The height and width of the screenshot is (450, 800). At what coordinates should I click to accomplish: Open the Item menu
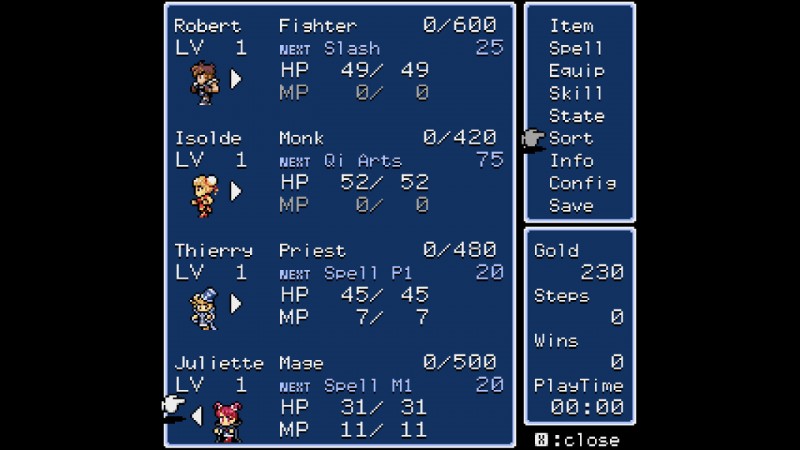pyautogui.click(x=571, y=25)
